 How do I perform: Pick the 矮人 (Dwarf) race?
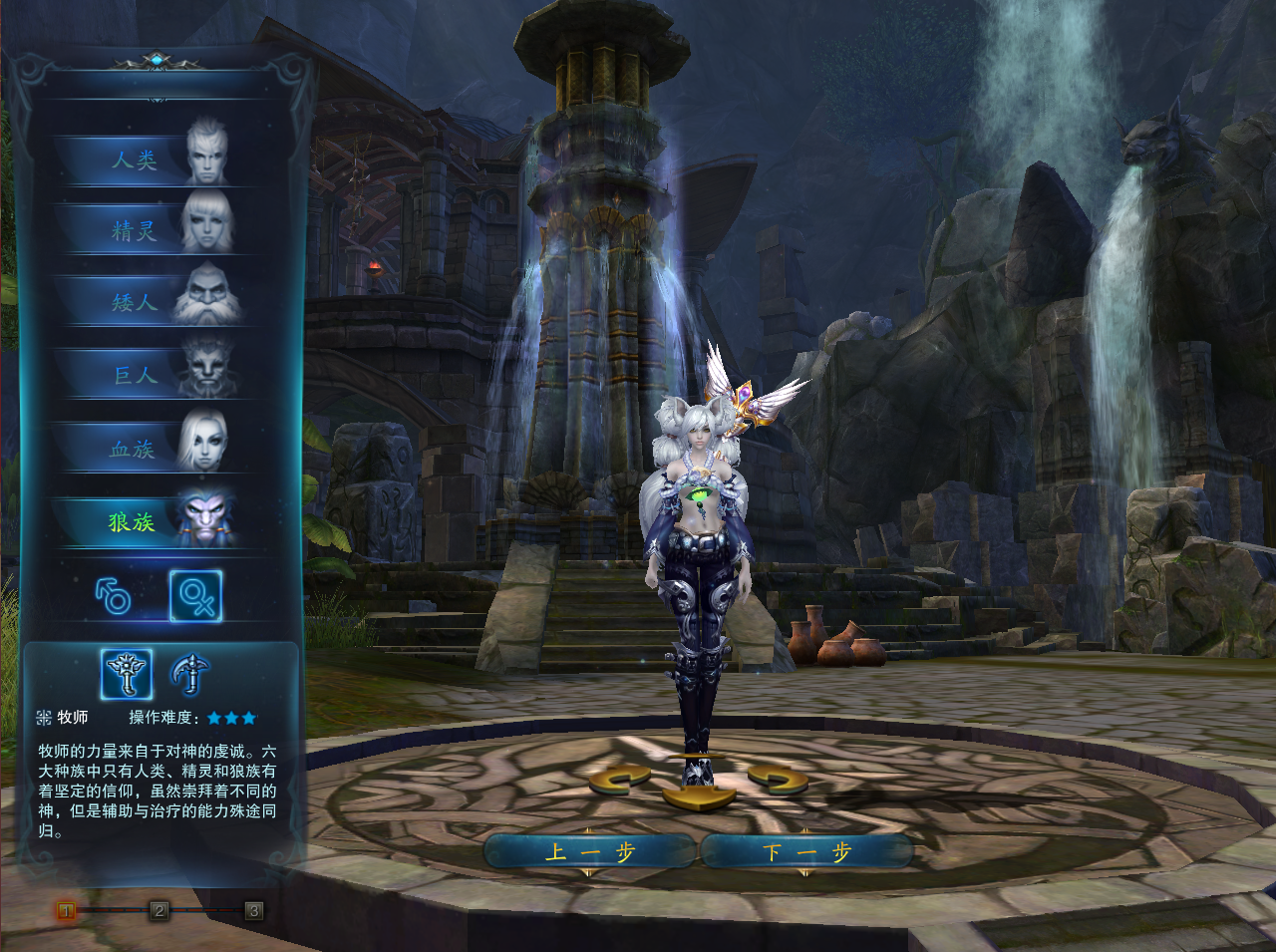pyautogui.click(x=150, y=302)
